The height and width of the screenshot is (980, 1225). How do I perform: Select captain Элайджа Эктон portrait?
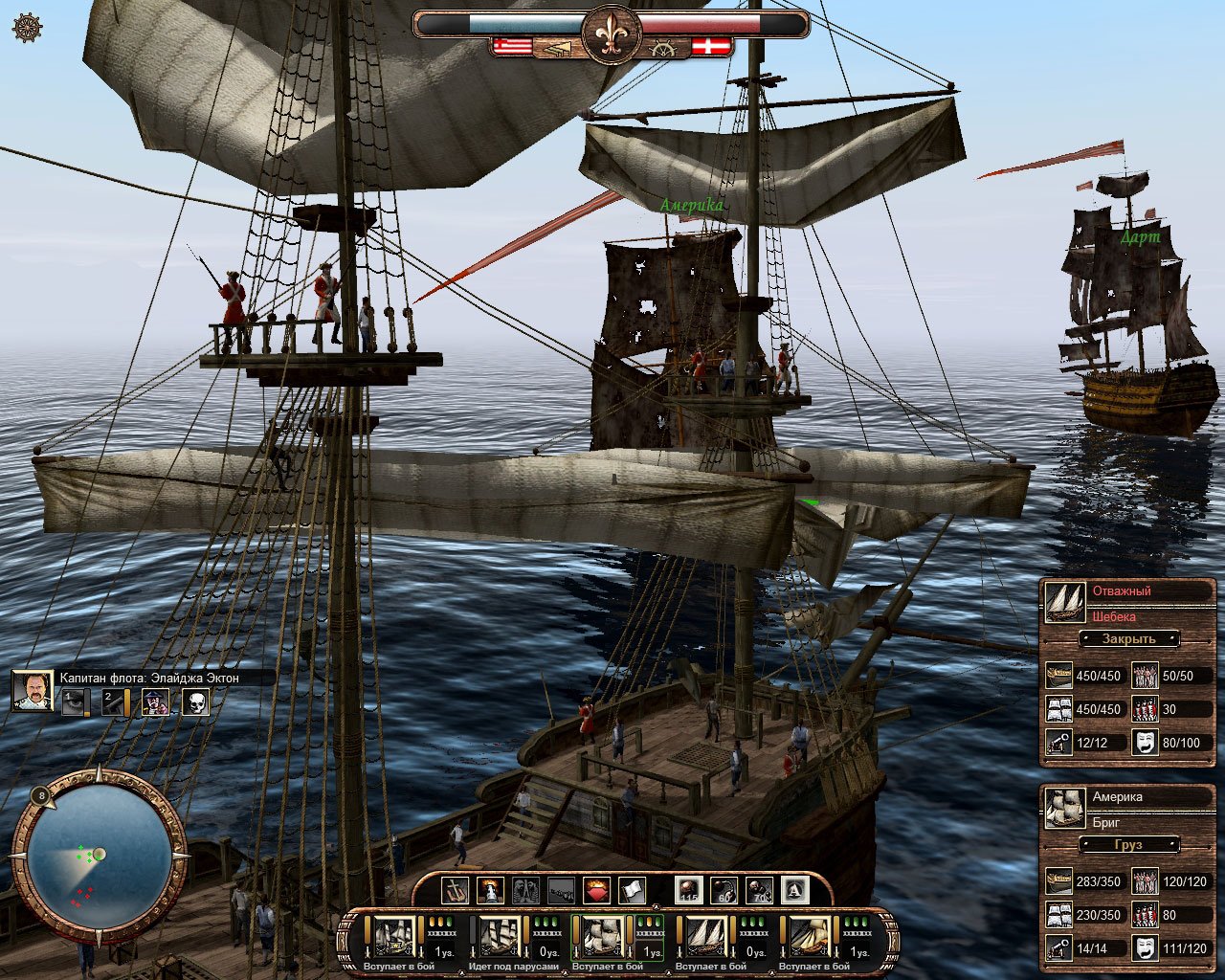[x=32, y=689]
